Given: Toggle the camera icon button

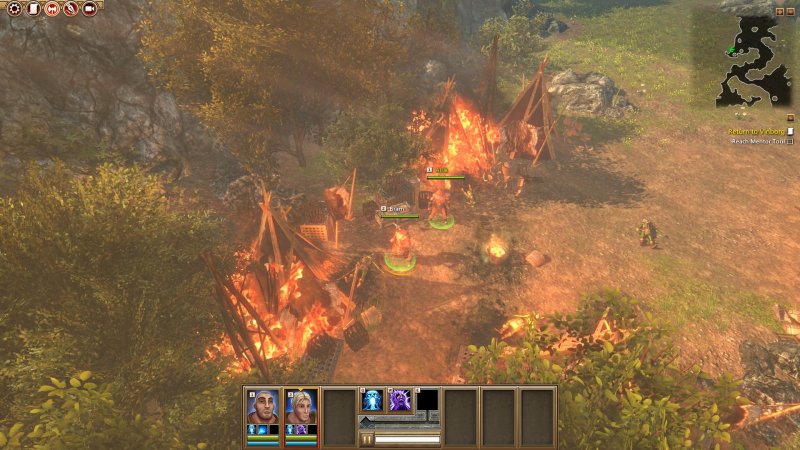Looking at the screenshot, I should 89,9.
